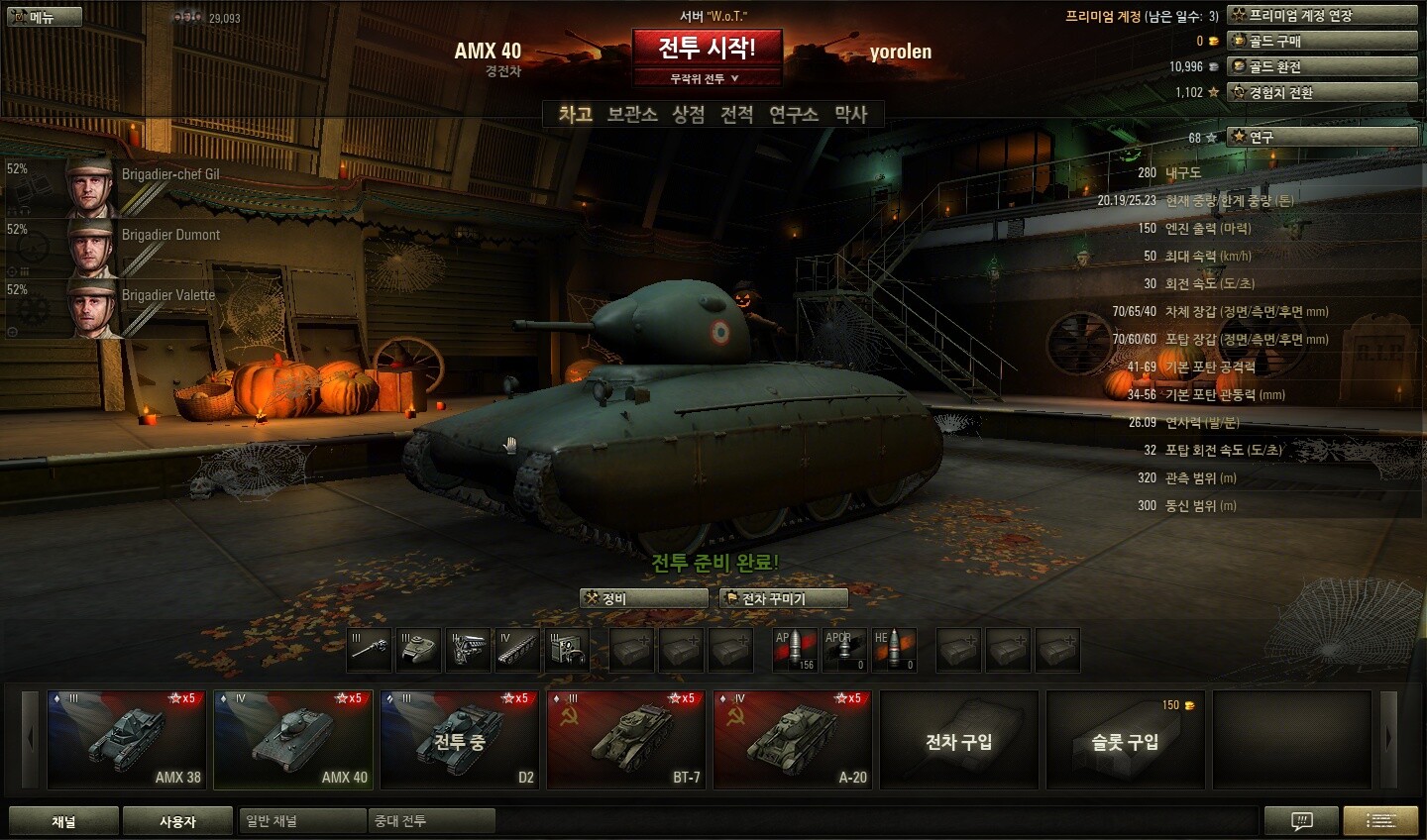
Task: Show the 전적 statistics tab
Action: (736, 115)
